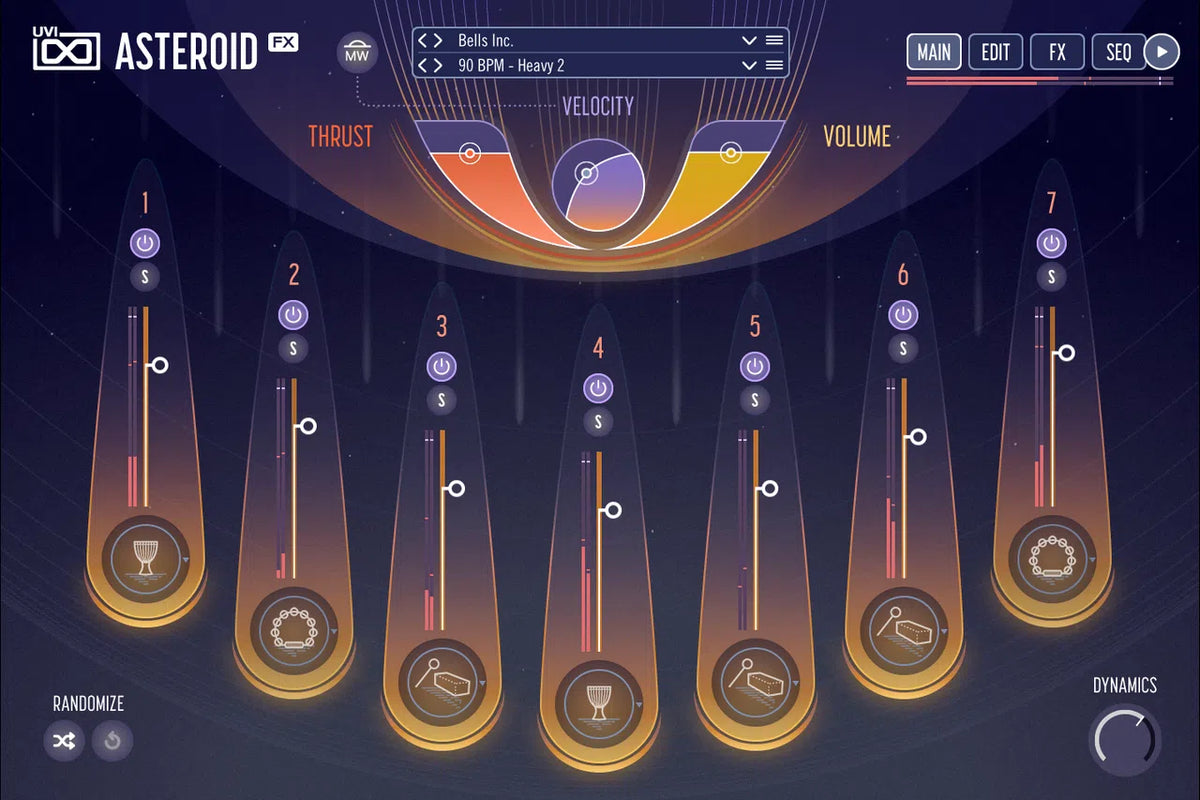Toggle the MW mod wheel button
This screenshot has height=800, width=1200.
coord(356,52)
